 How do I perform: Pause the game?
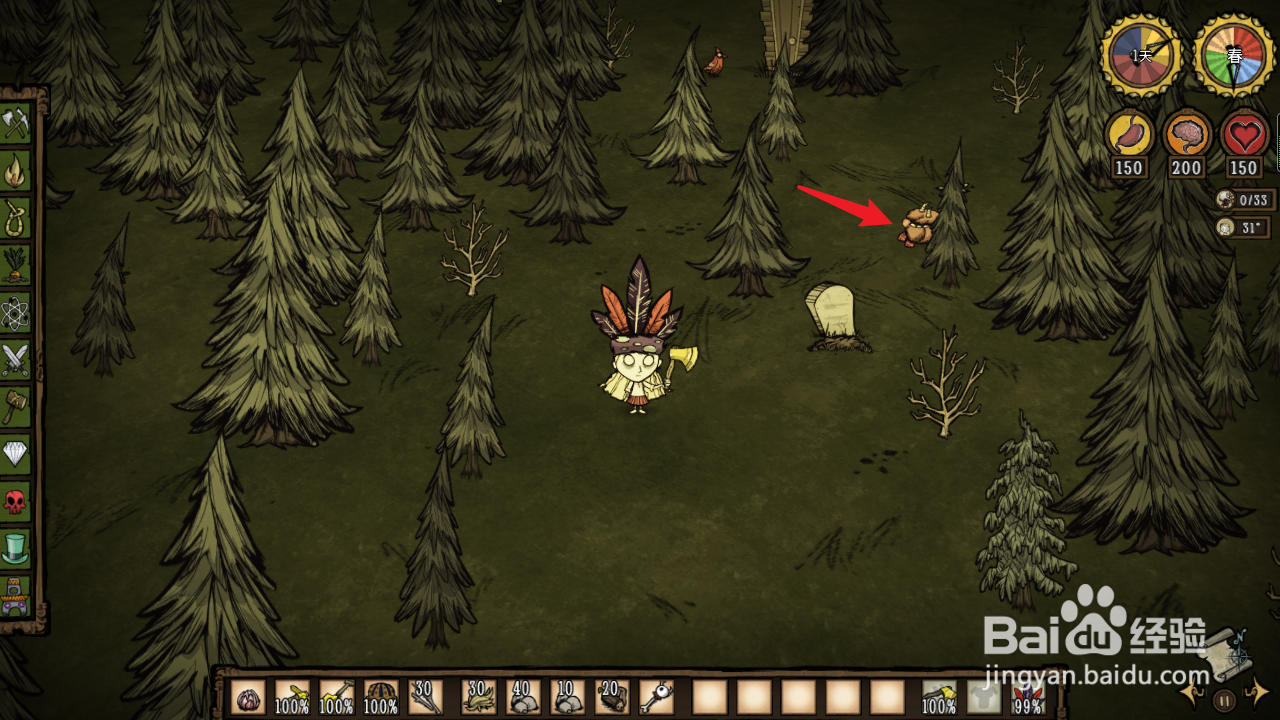pyautogui.click(x=1224, y=700)
